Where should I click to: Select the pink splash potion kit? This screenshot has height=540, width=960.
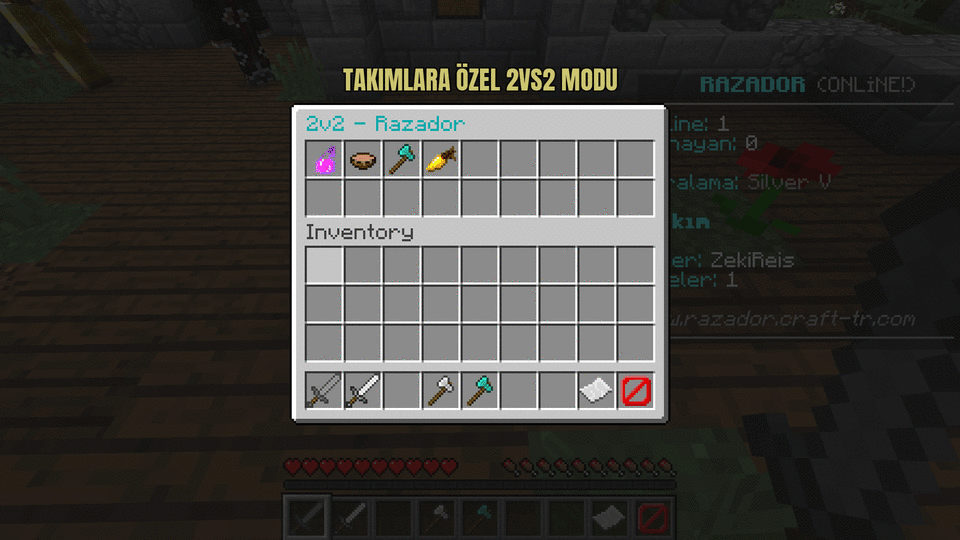pyautogui.click(x=324, y=159)
